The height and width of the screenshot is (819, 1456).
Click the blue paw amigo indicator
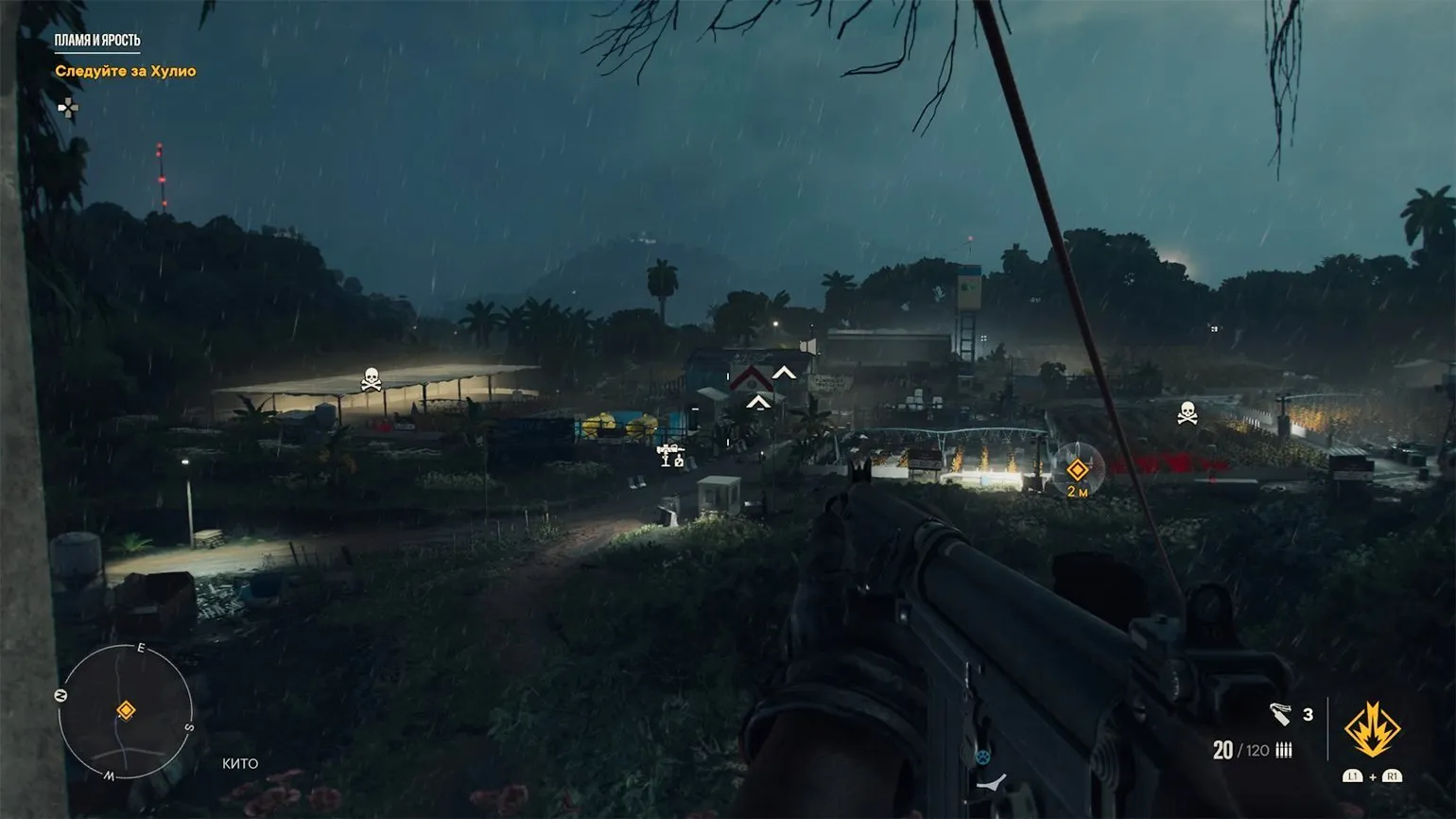[x=981, y=757]
